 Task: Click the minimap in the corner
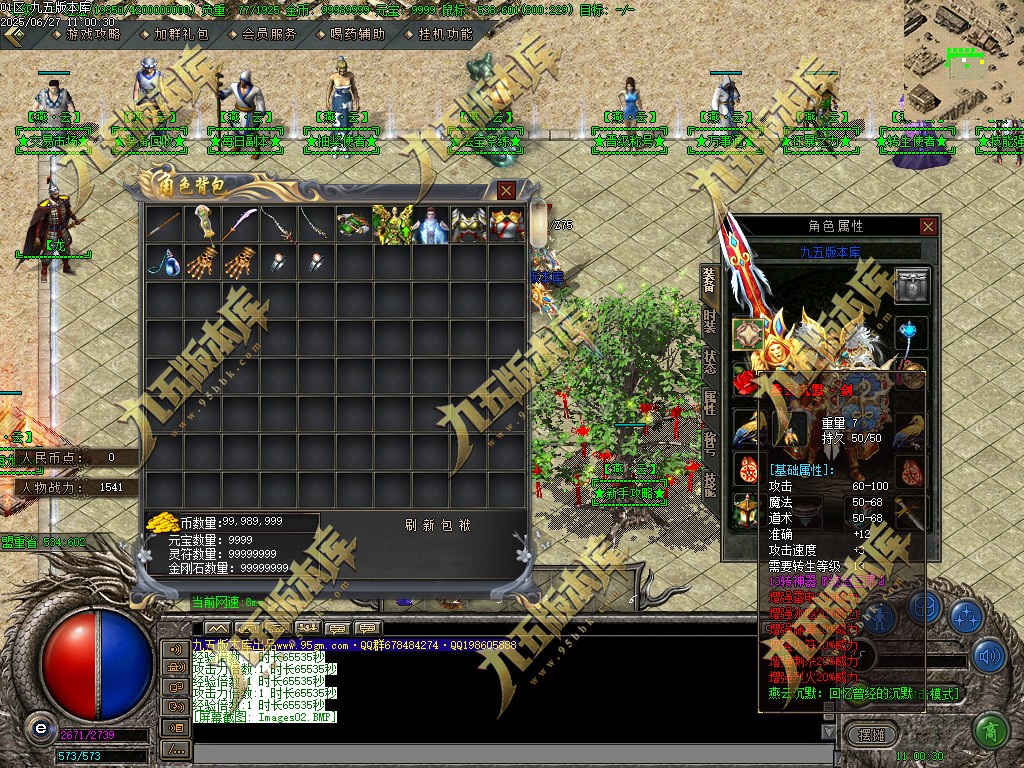964,55
